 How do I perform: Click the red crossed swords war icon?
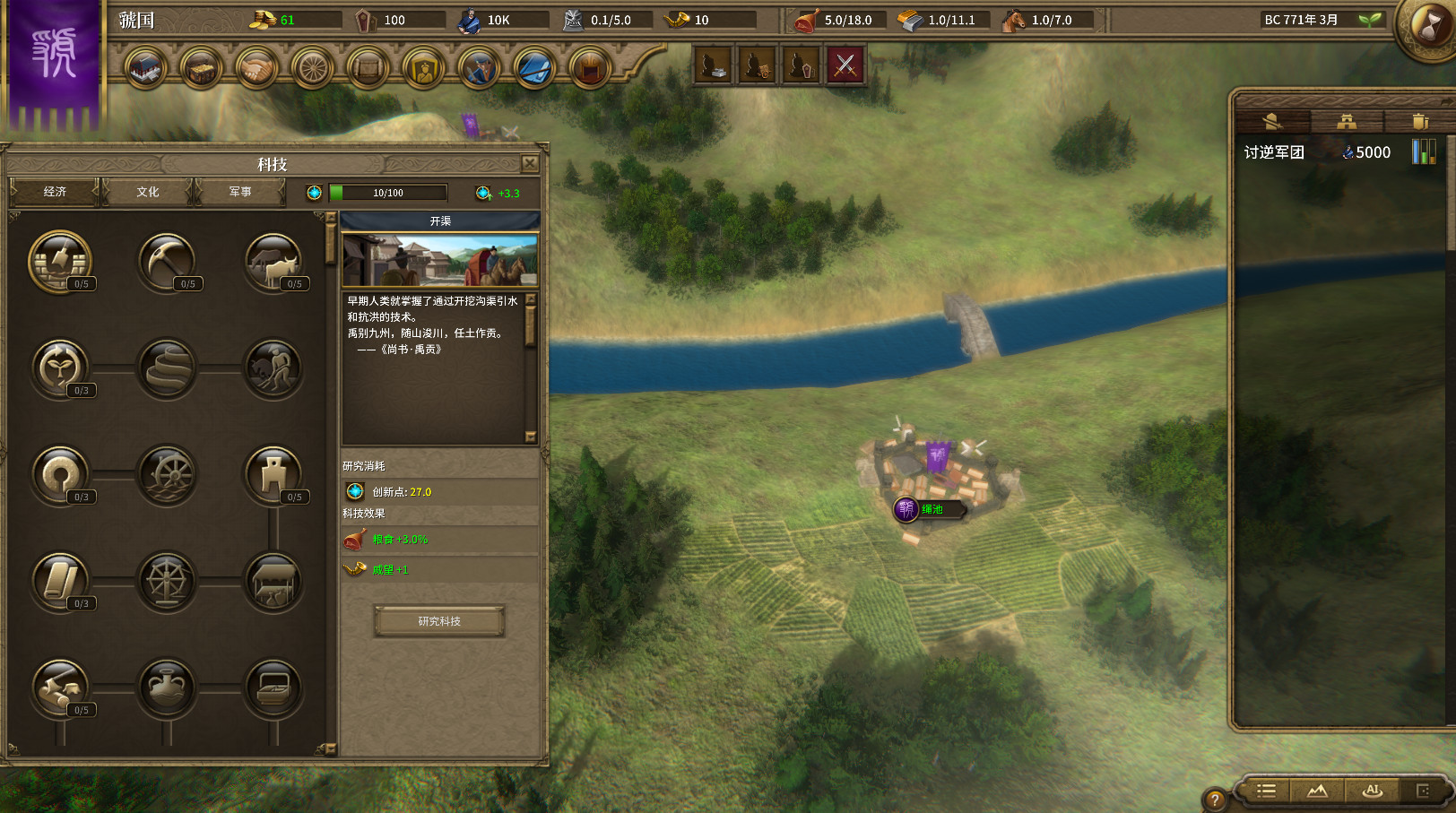click(x=846, y=65)
